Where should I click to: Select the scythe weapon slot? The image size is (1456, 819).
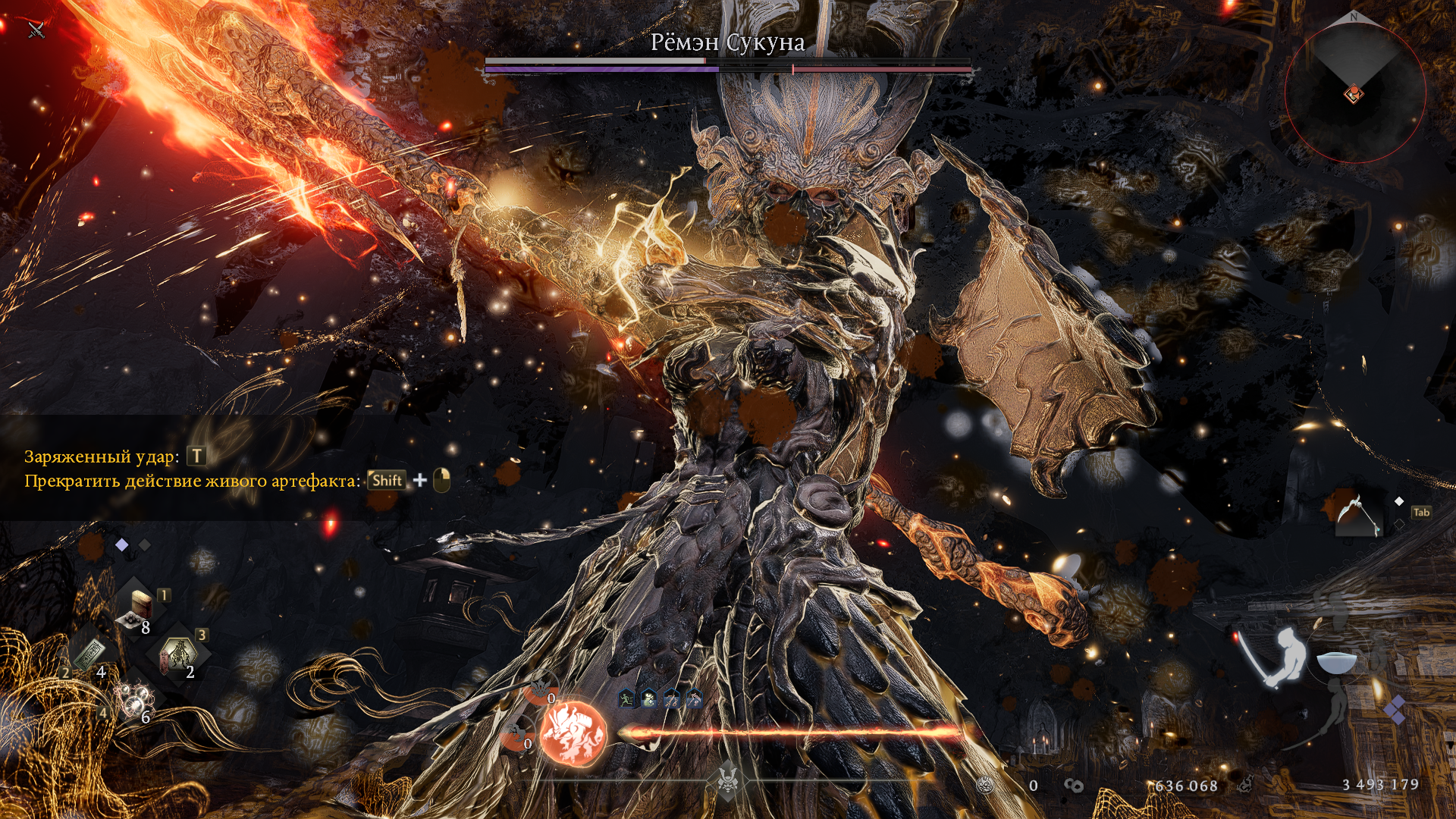1356,513
